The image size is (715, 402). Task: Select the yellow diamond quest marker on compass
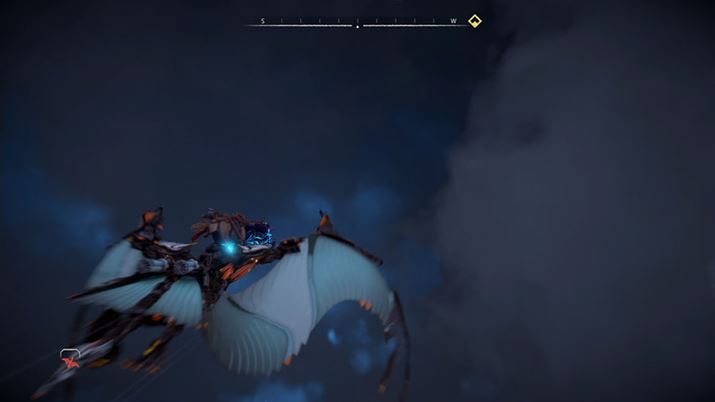[475, 20]
